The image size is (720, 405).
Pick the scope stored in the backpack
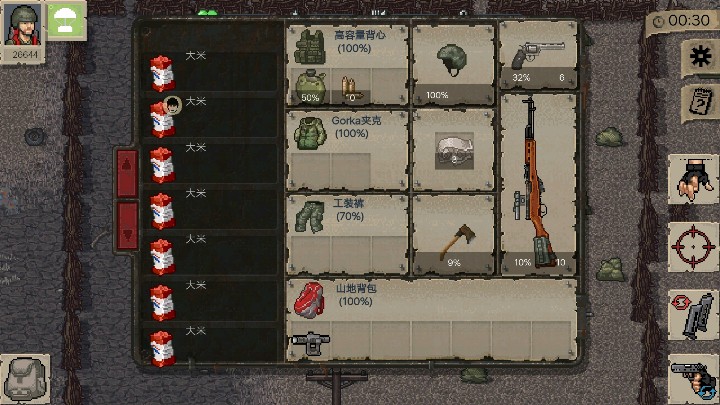[306, 341]
